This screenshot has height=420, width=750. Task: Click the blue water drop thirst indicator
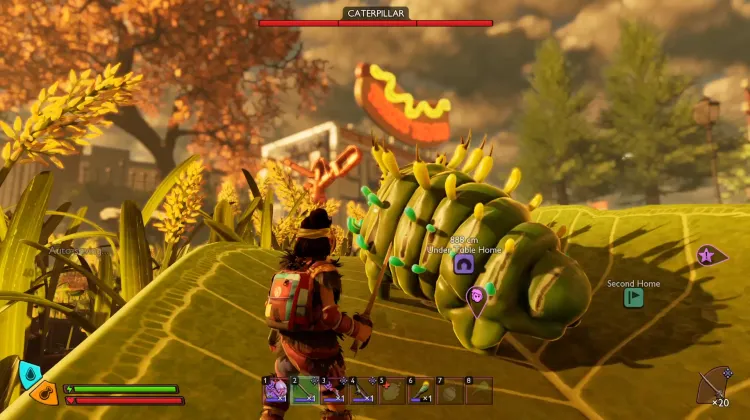[x=28, y=374]
